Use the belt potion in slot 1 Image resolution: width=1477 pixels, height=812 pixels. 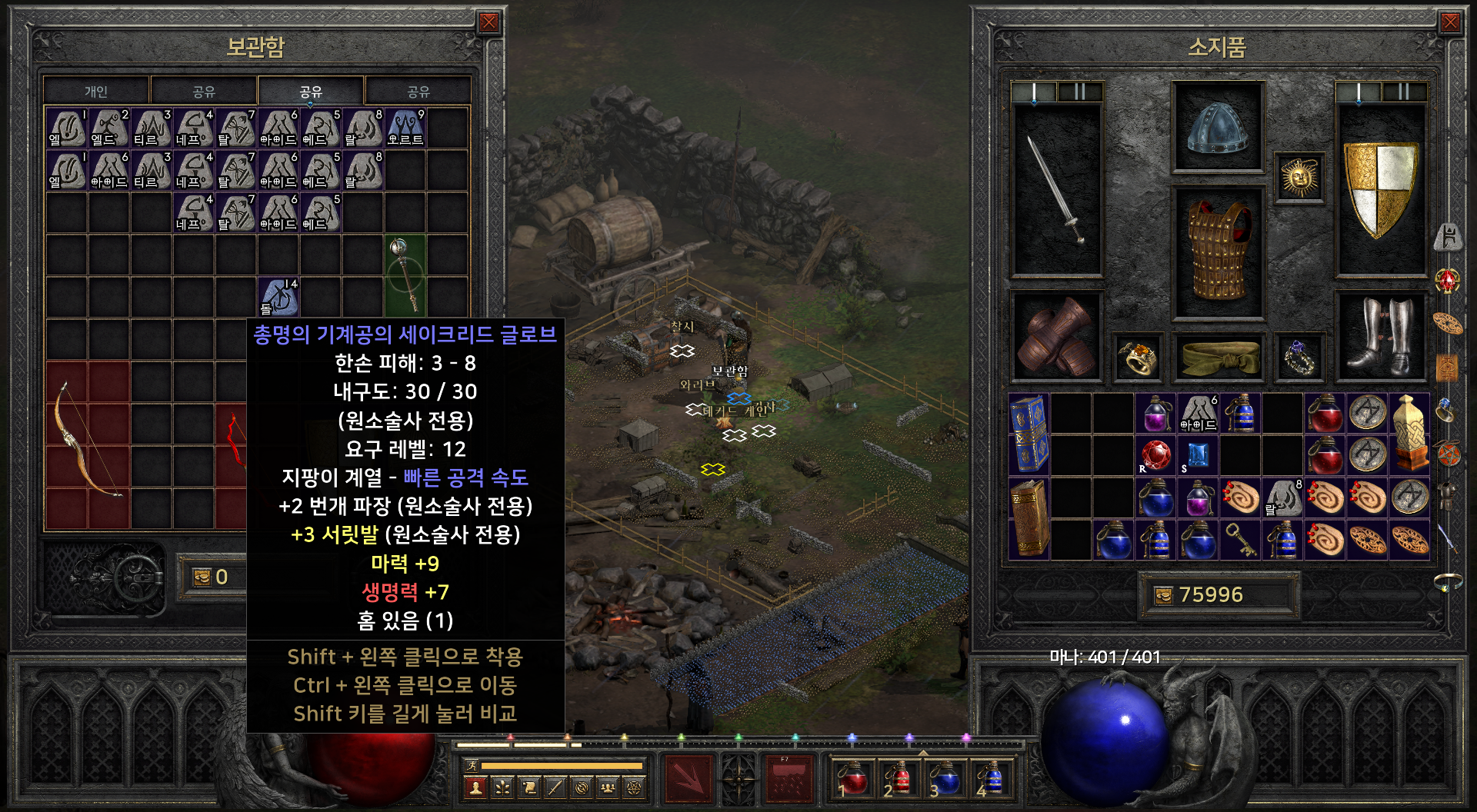[851, 778]
